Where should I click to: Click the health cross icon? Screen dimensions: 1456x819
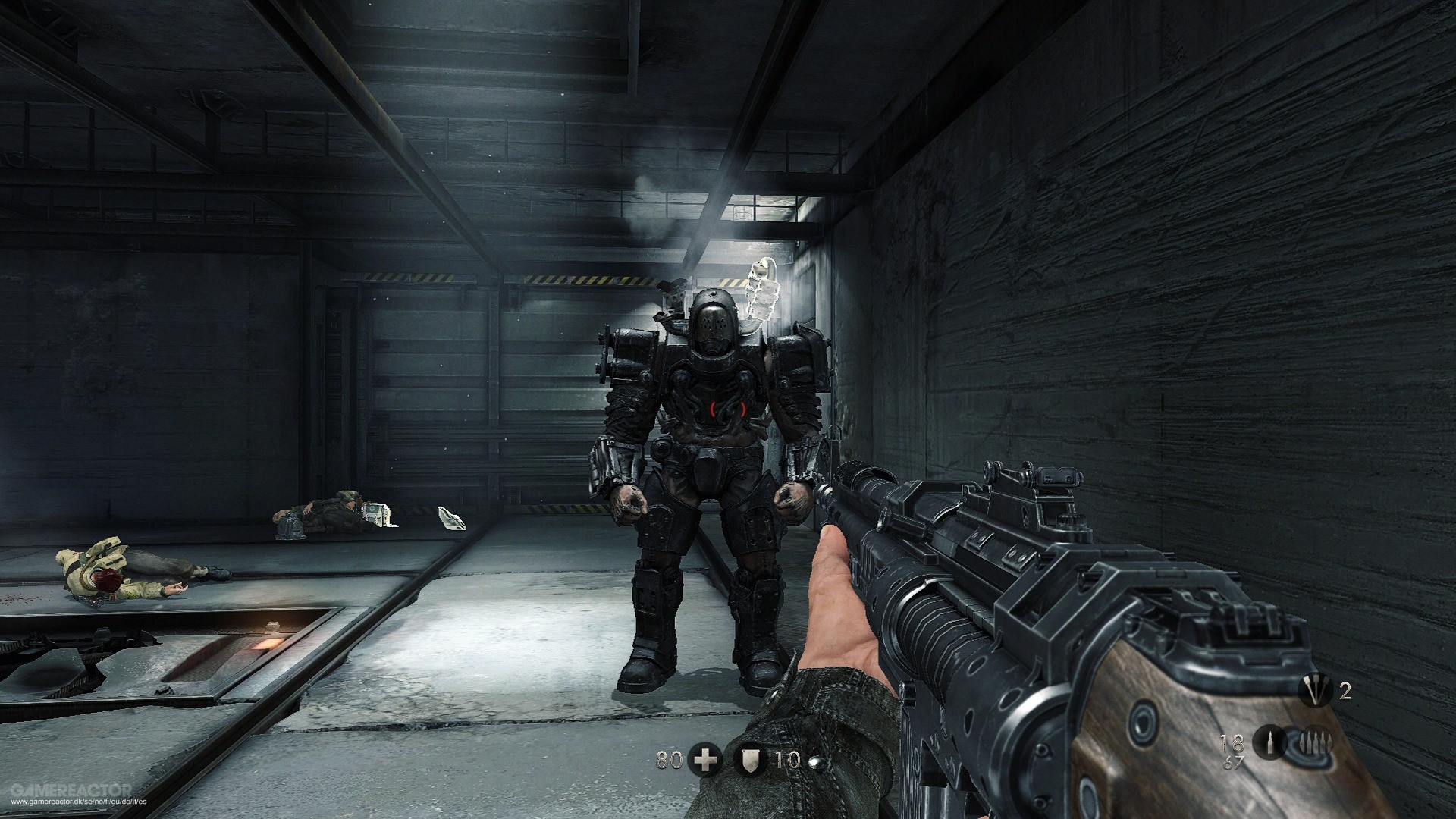(705, 761)
